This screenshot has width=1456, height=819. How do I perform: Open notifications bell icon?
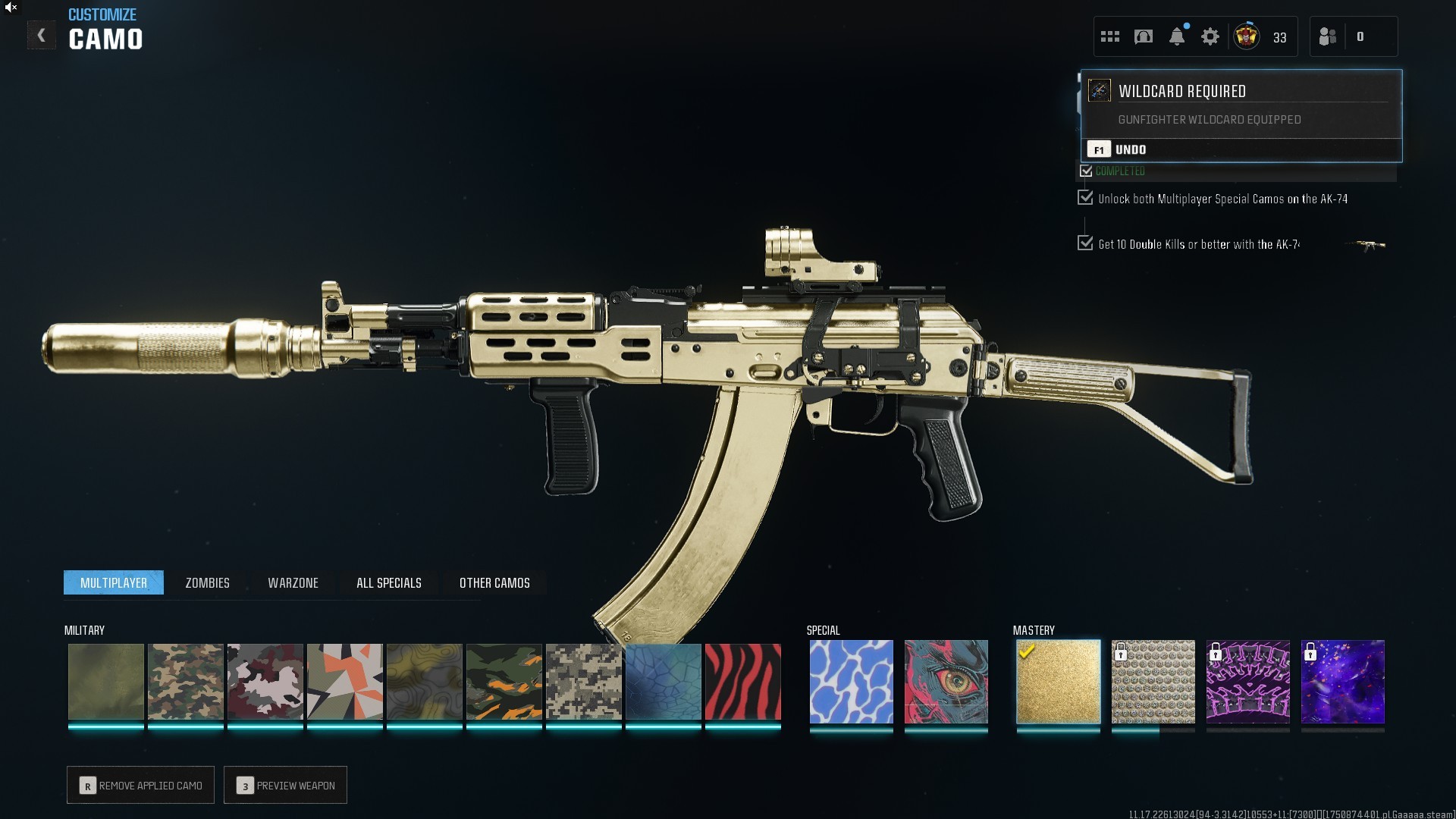tap(1176, 36)
